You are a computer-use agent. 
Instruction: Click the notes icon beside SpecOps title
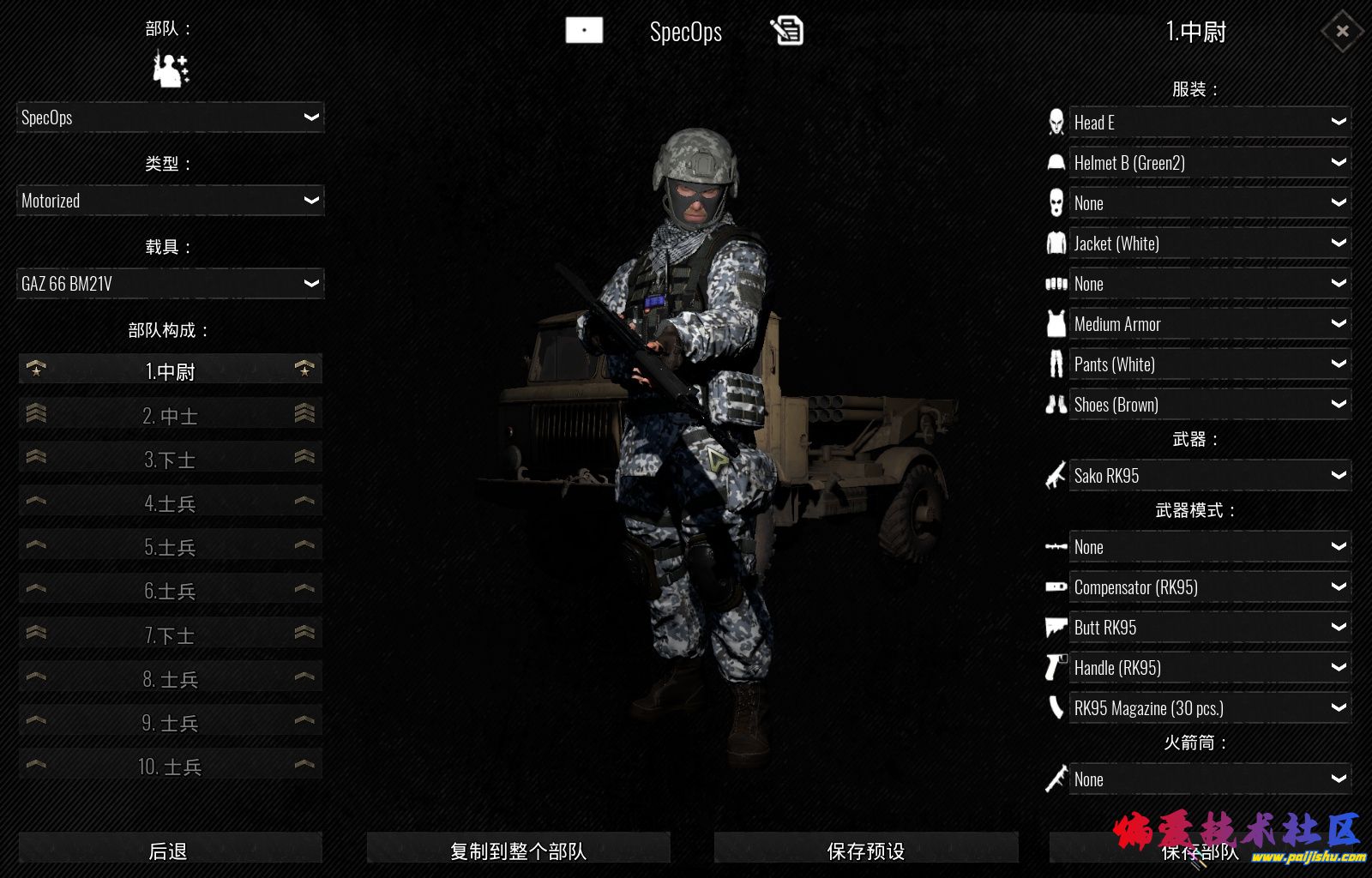click(x=787, y=31)
